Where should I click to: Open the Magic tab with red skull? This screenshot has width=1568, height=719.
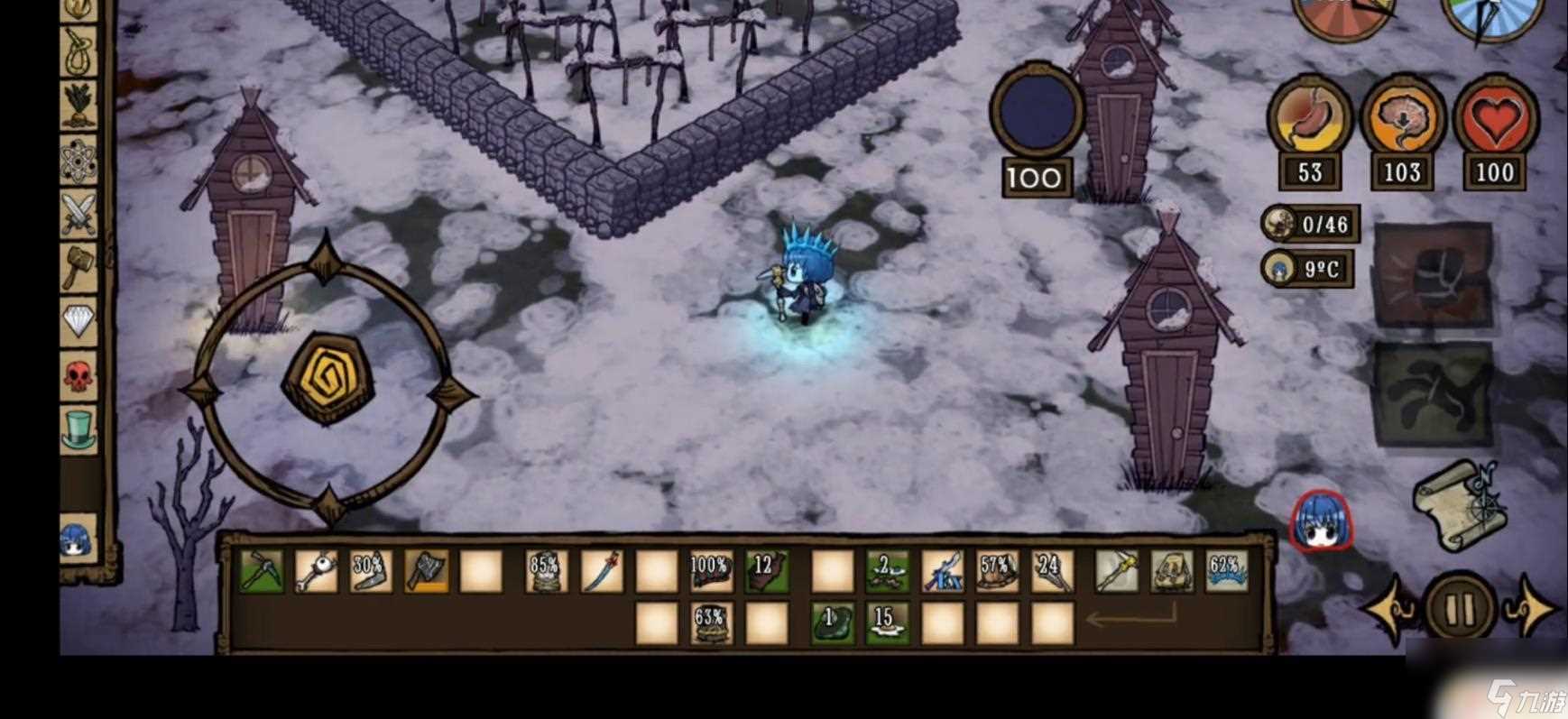click(78, 373)
